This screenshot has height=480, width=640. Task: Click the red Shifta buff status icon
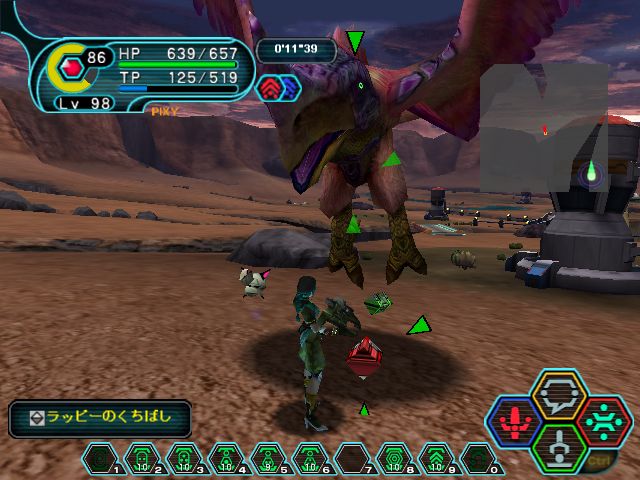pyautogui.click(x=270, y=88)
